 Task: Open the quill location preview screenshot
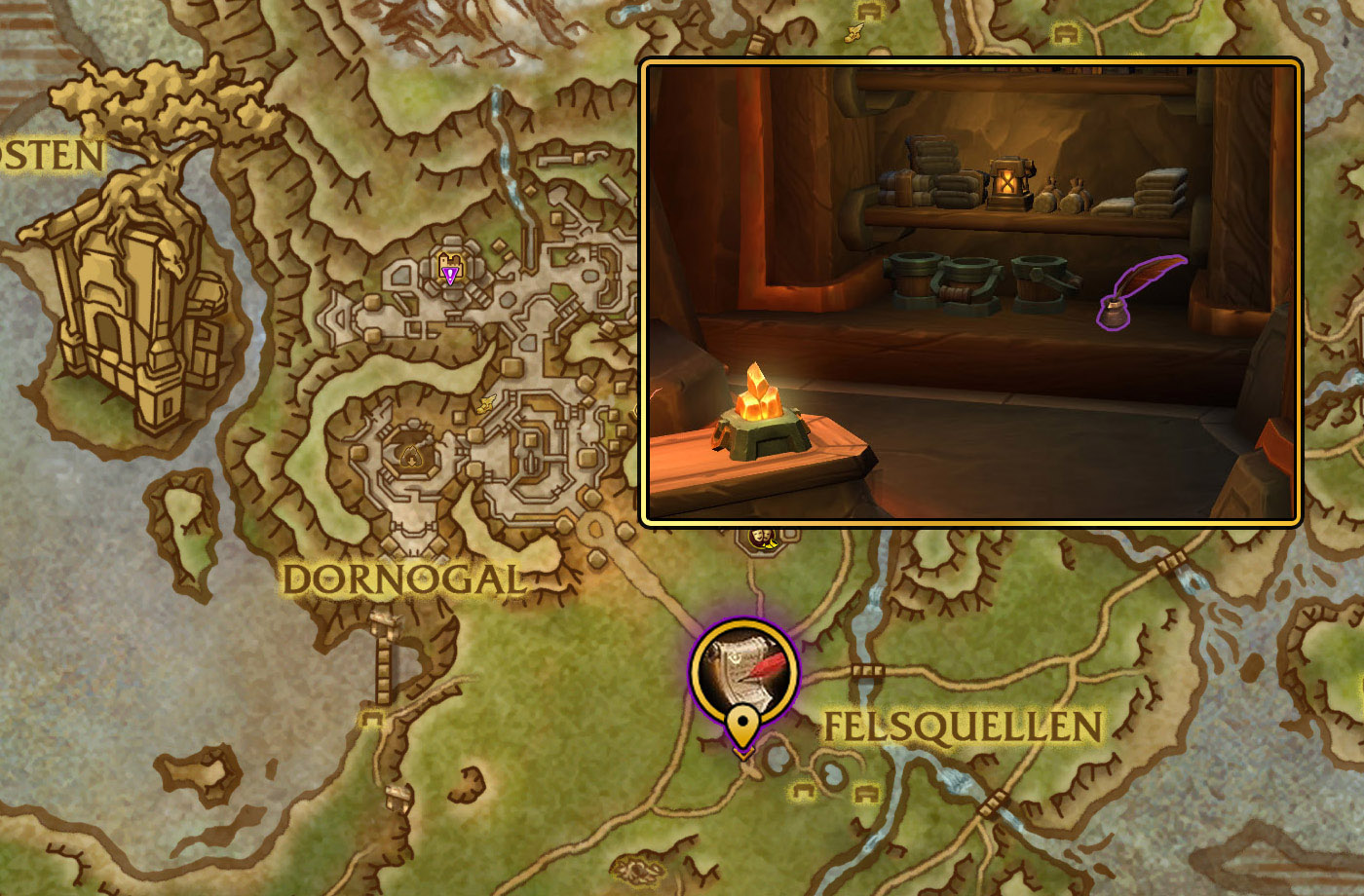click(x=971, y=291)
